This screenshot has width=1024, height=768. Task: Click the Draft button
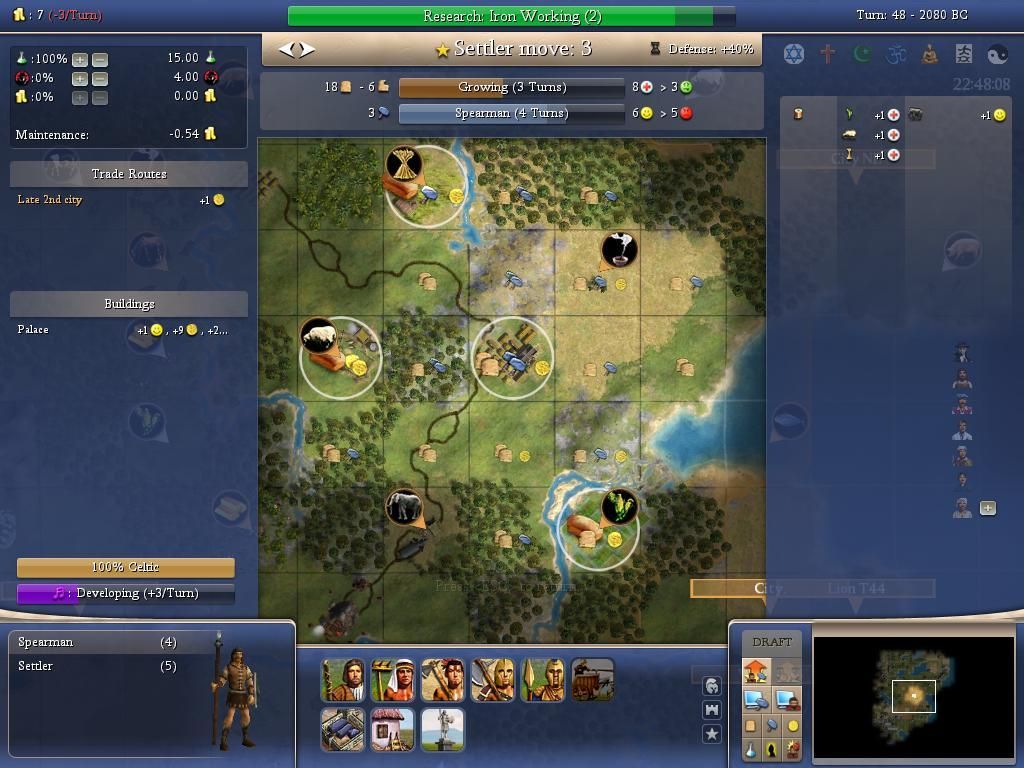pyautogui.click(x=771, y=642)
